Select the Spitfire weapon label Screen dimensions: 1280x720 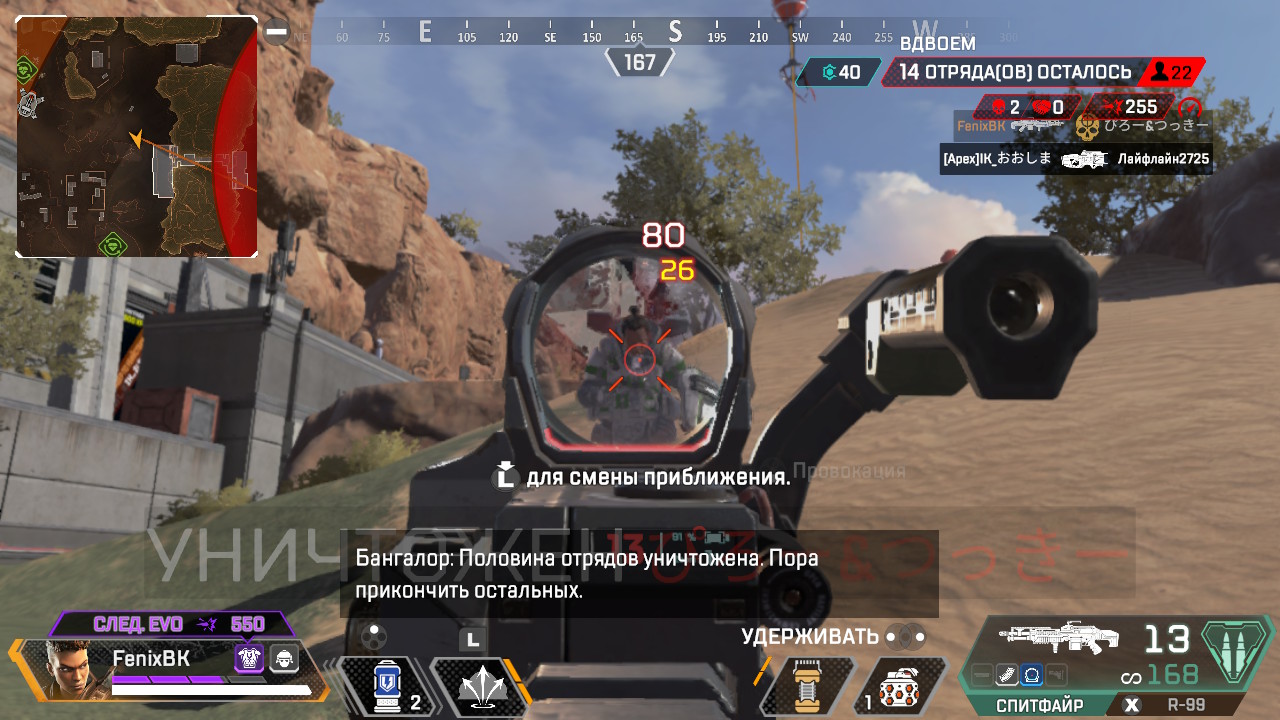(1038, 705)
